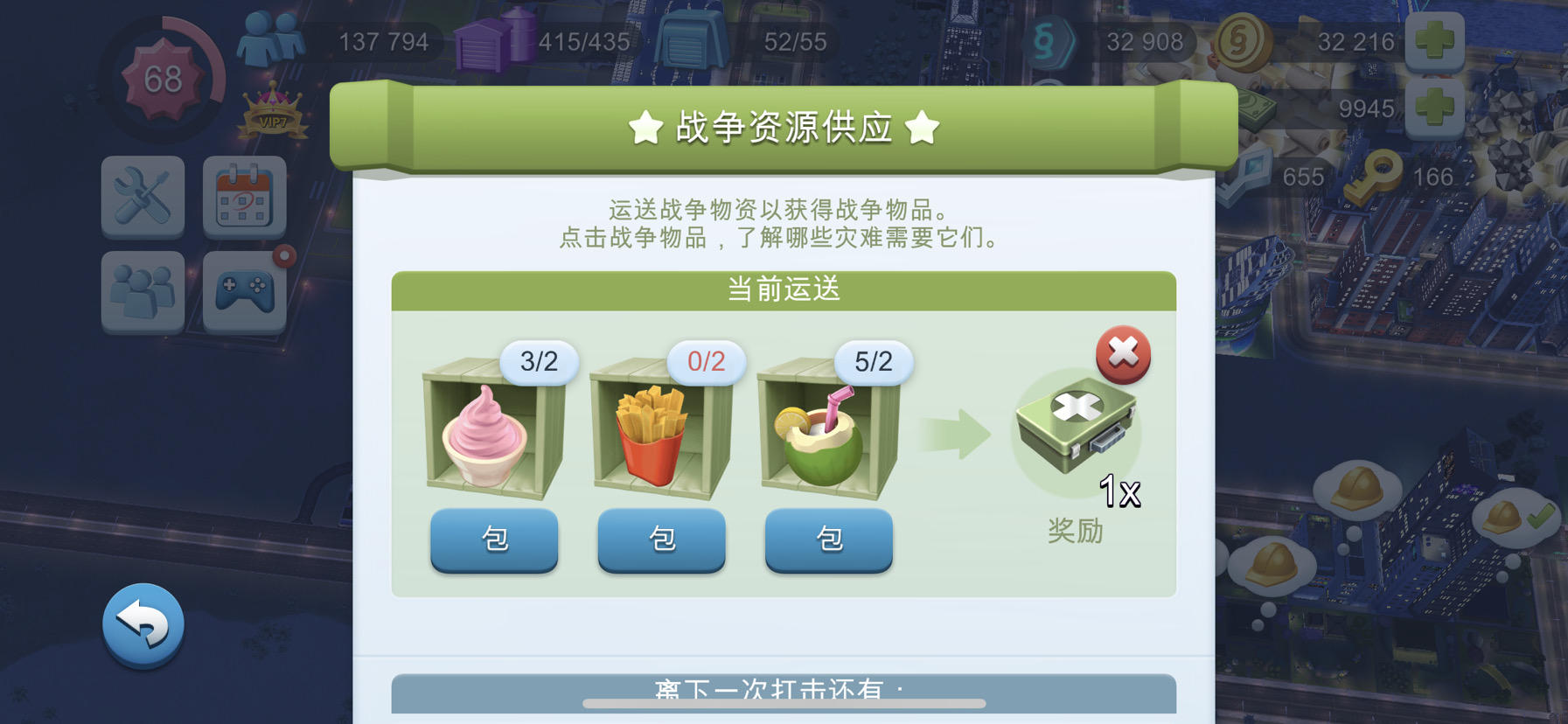The height and width of the screenshot is (724, 1568).
Task: Open the gamepad minigames menu with red notification
Action: point(246,293)
